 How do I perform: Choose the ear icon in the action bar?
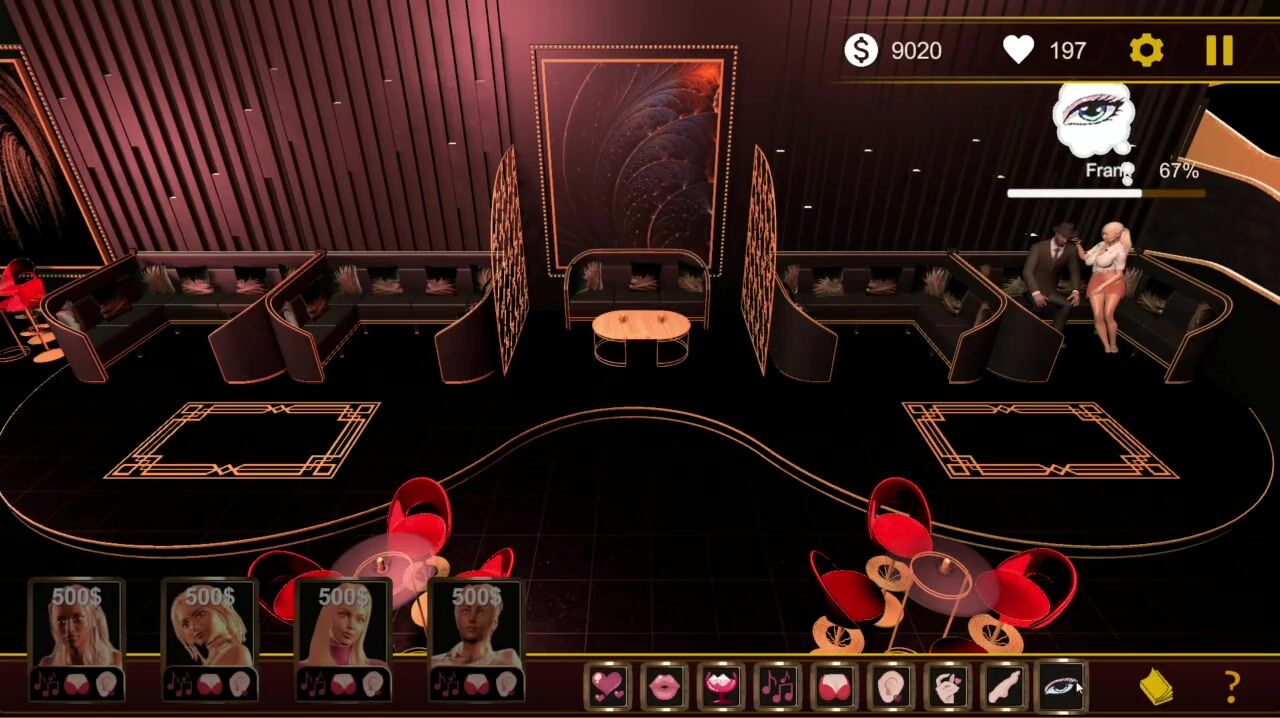(891, 686)
